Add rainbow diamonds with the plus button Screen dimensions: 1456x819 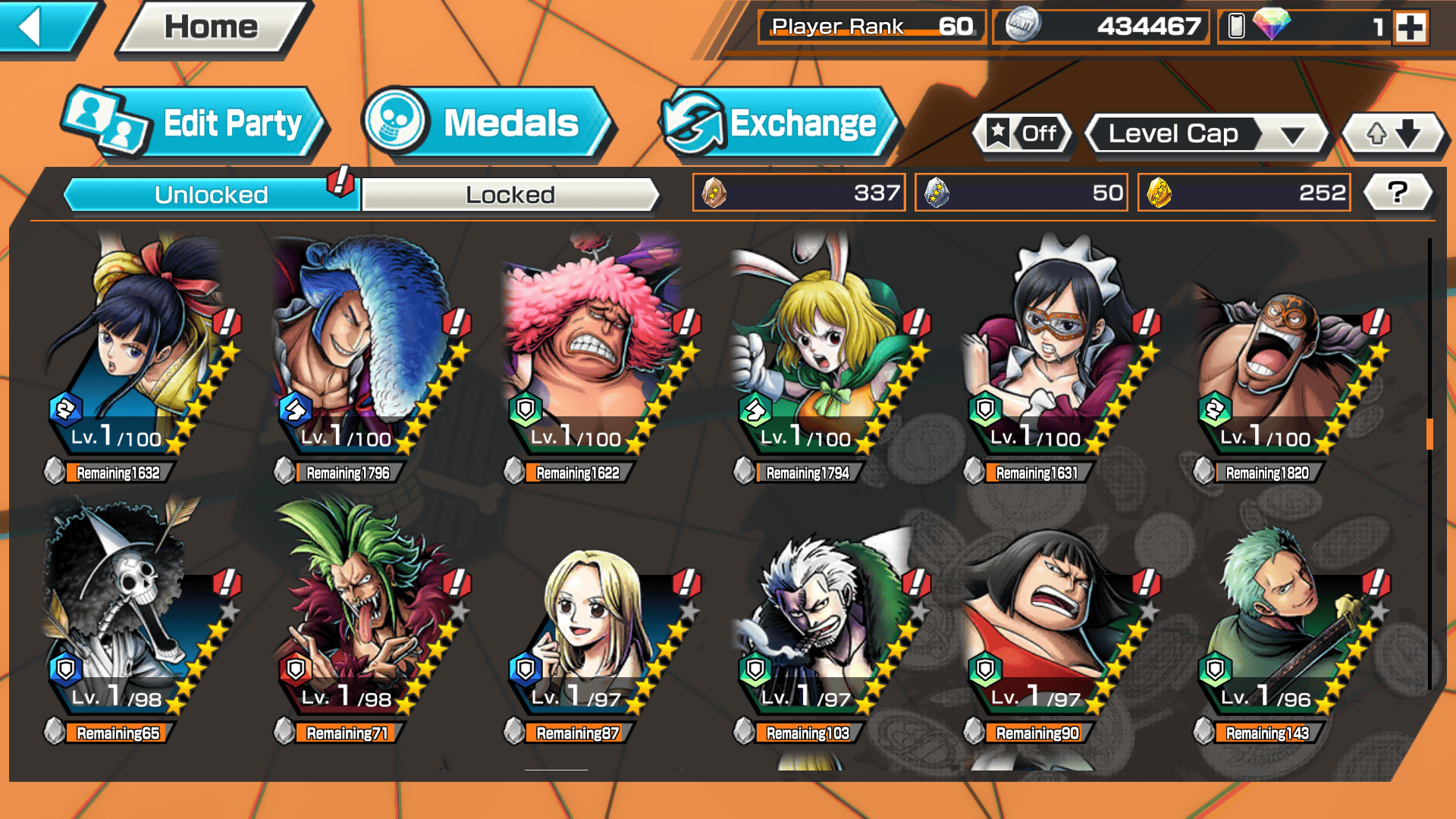[1410, 27]
